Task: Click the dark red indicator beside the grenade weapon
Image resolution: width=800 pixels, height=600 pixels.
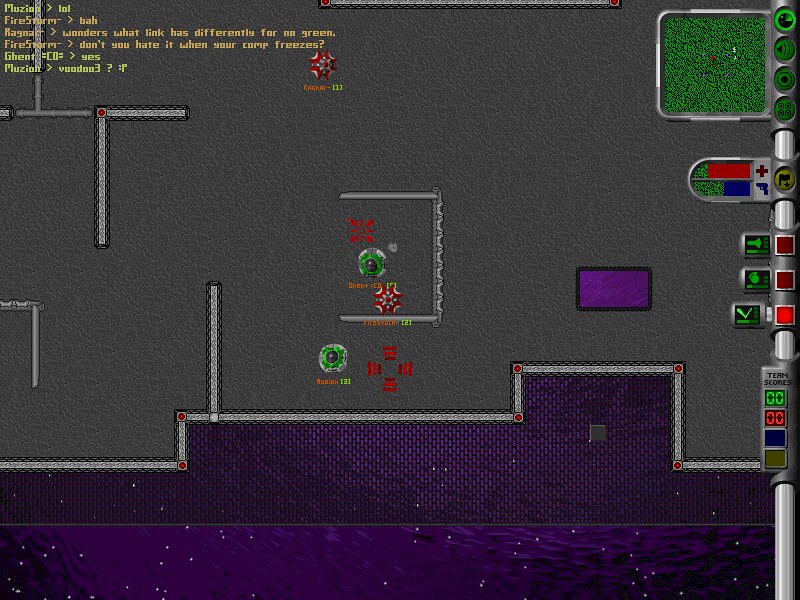Action: (785, 280)
